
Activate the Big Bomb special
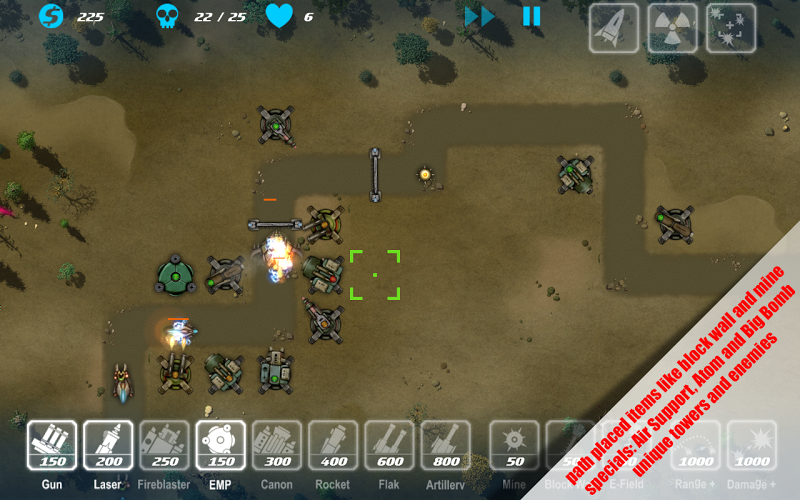(x=731, y=28)
